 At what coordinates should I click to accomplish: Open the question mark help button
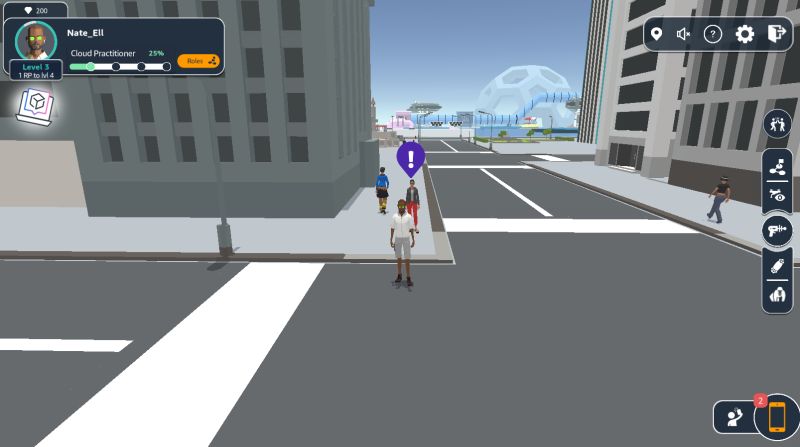click(x=713, y=34)
